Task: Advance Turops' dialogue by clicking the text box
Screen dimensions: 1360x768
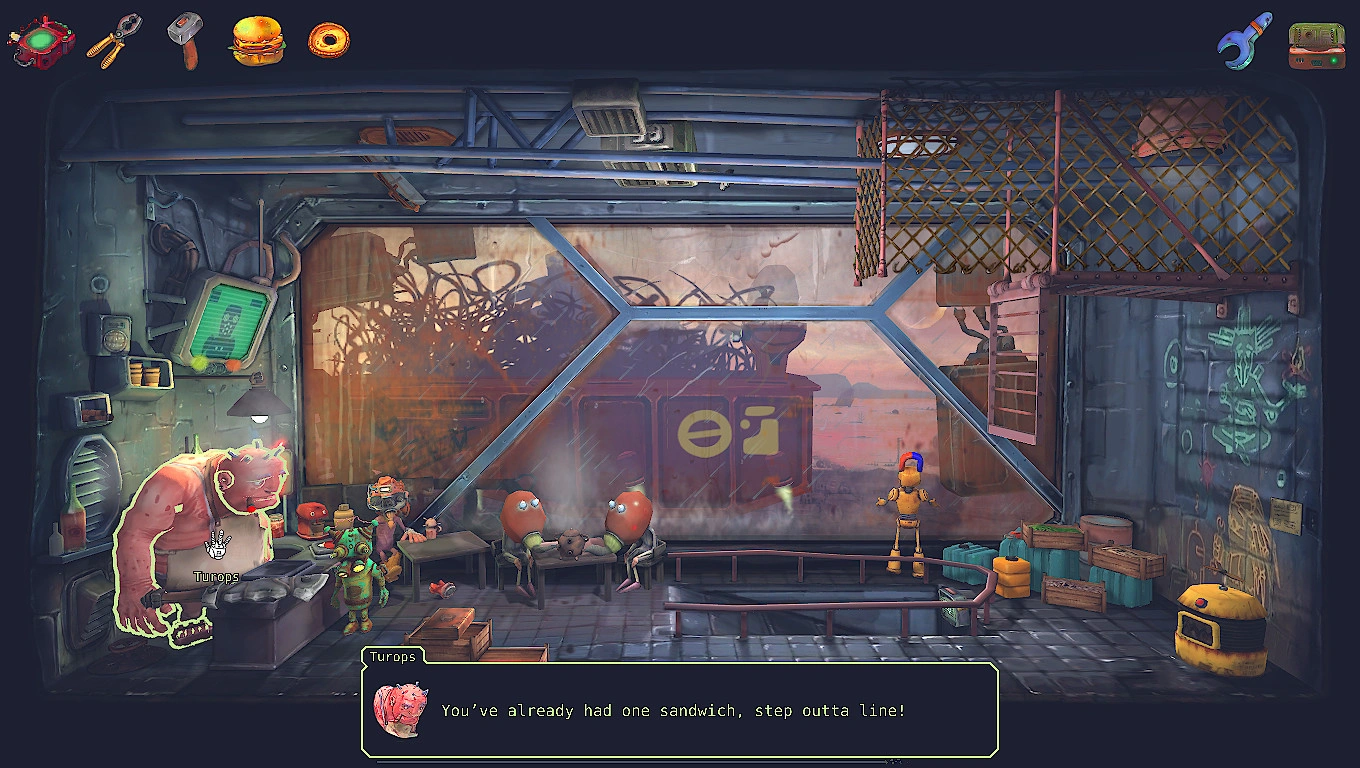Action: [680, 710]
